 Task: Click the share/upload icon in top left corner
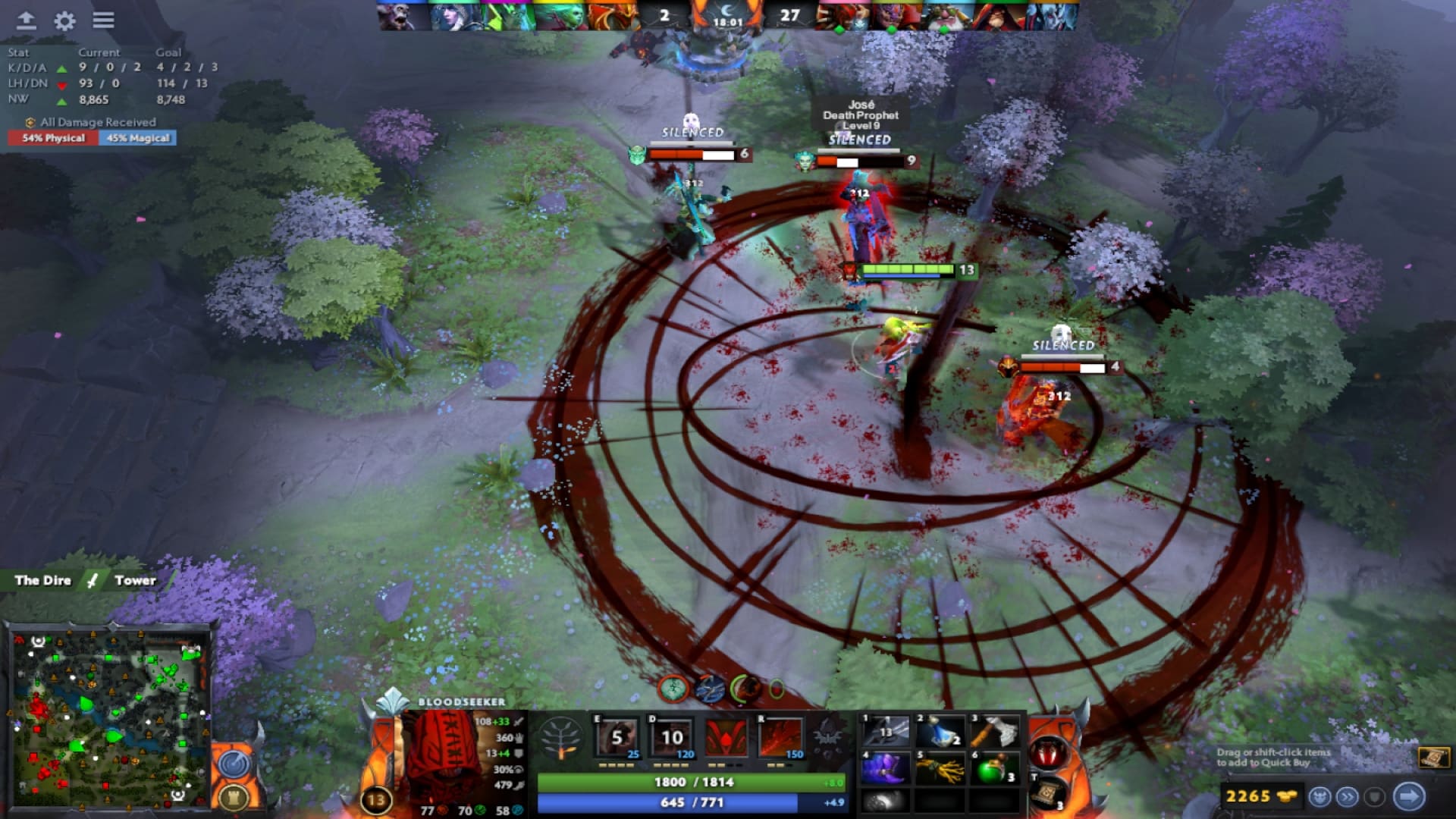point(25,20)
